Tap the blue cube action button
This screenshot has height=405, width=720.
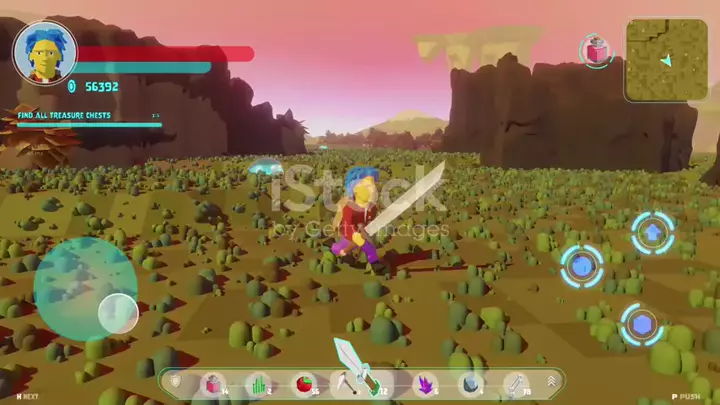(x=581, y=266)
